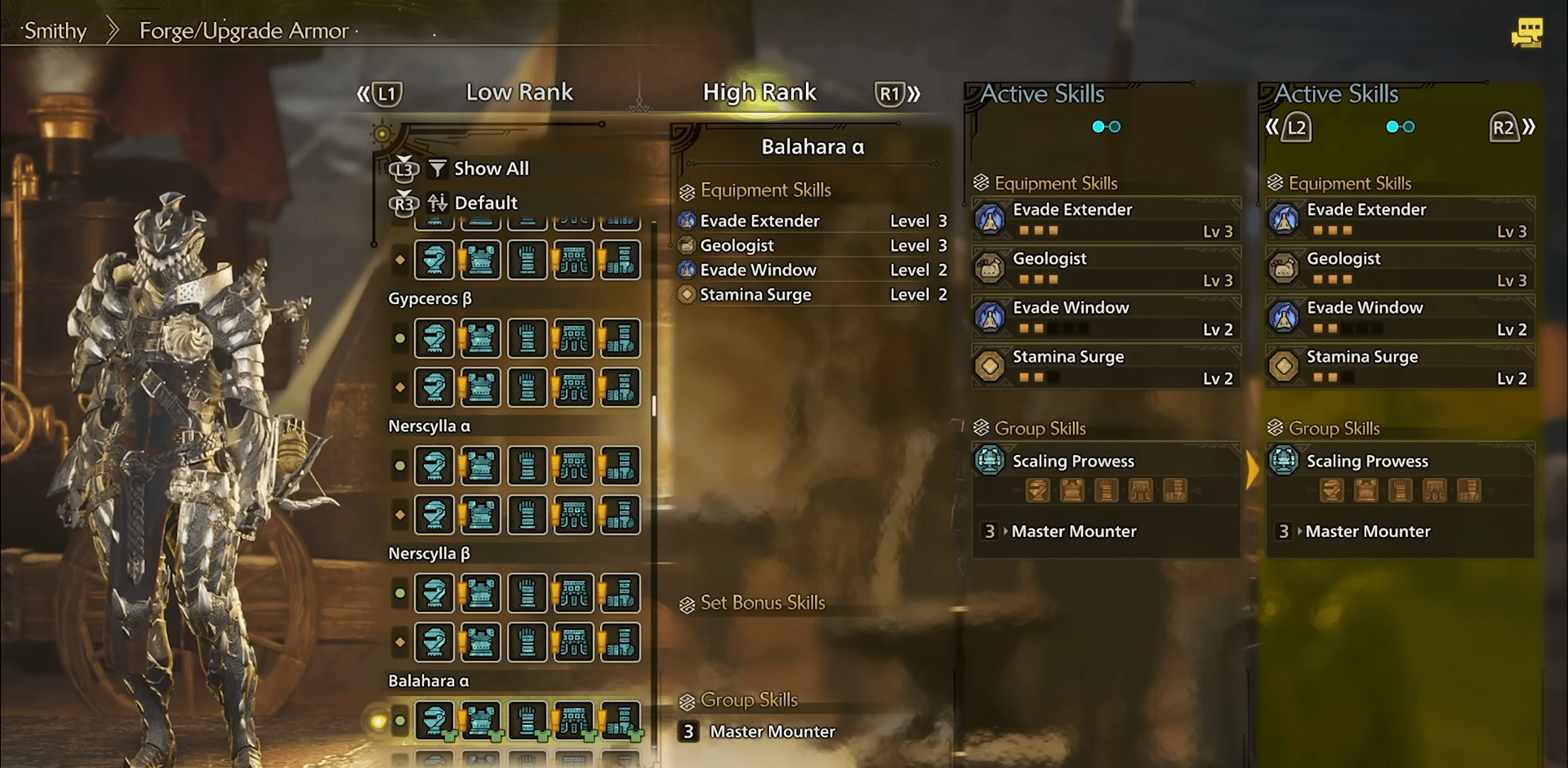Switch to the High Rank tab
Viewport: 1568px width, 768px height.
pos(759,92)
